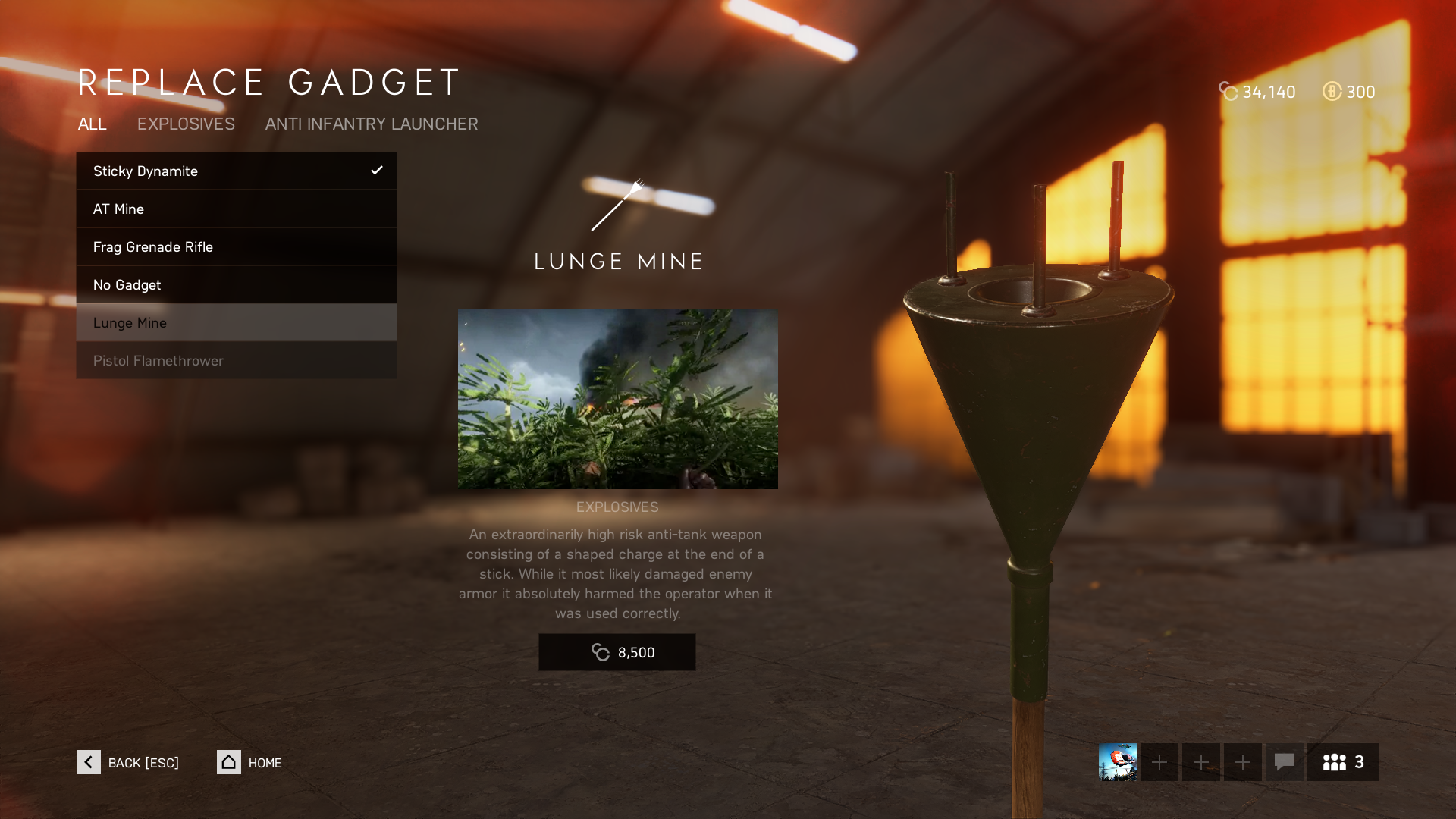Screen dimensions: 1456x819
Task: Highlight the Lunge Mine row
Action: tap(236, 322)
